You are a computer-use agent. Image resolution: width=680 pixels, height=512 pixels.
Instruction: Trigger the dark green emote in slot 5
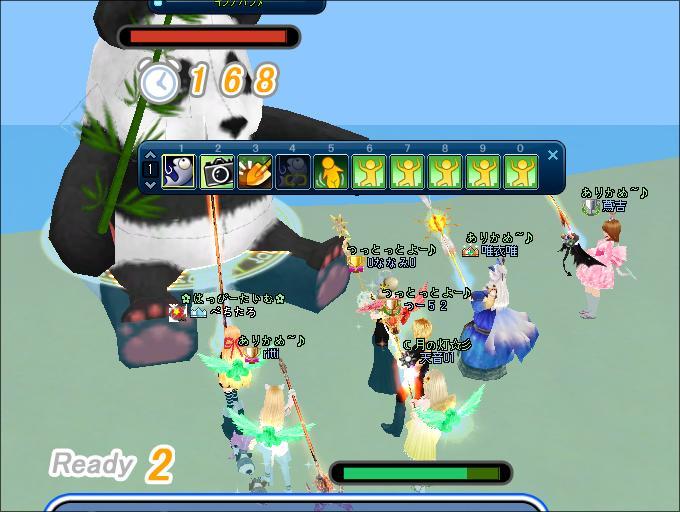[331, 173]
